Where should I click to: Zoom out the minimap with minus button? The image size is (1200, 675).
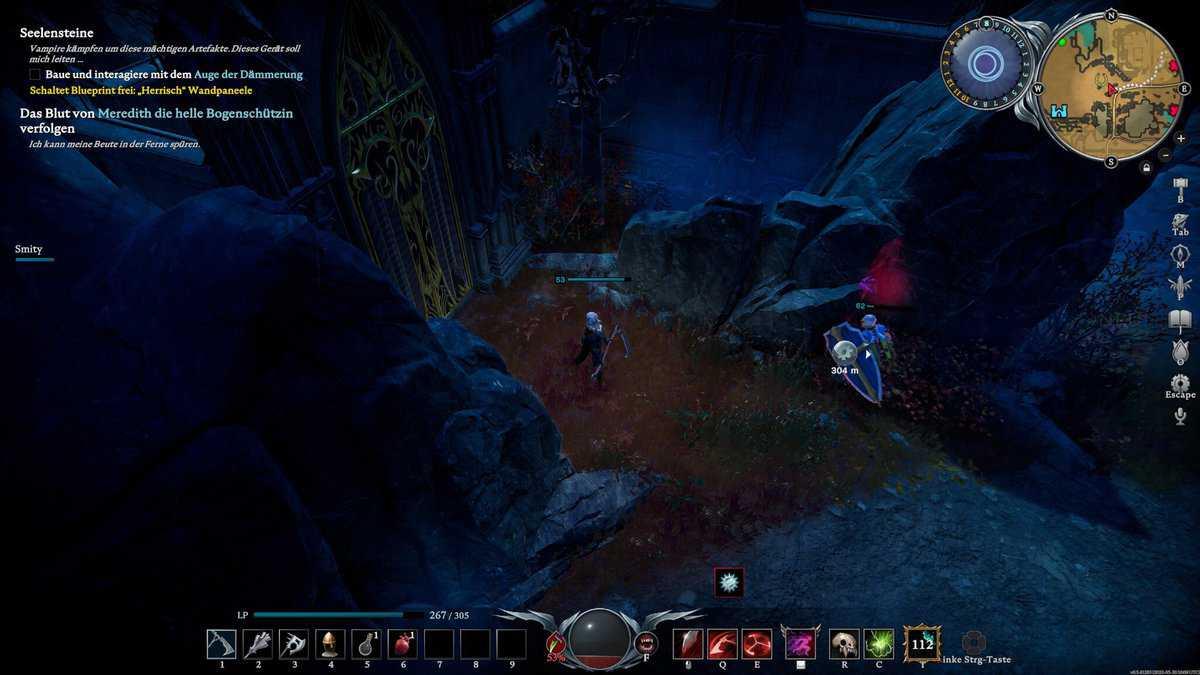coord(1166,155)
